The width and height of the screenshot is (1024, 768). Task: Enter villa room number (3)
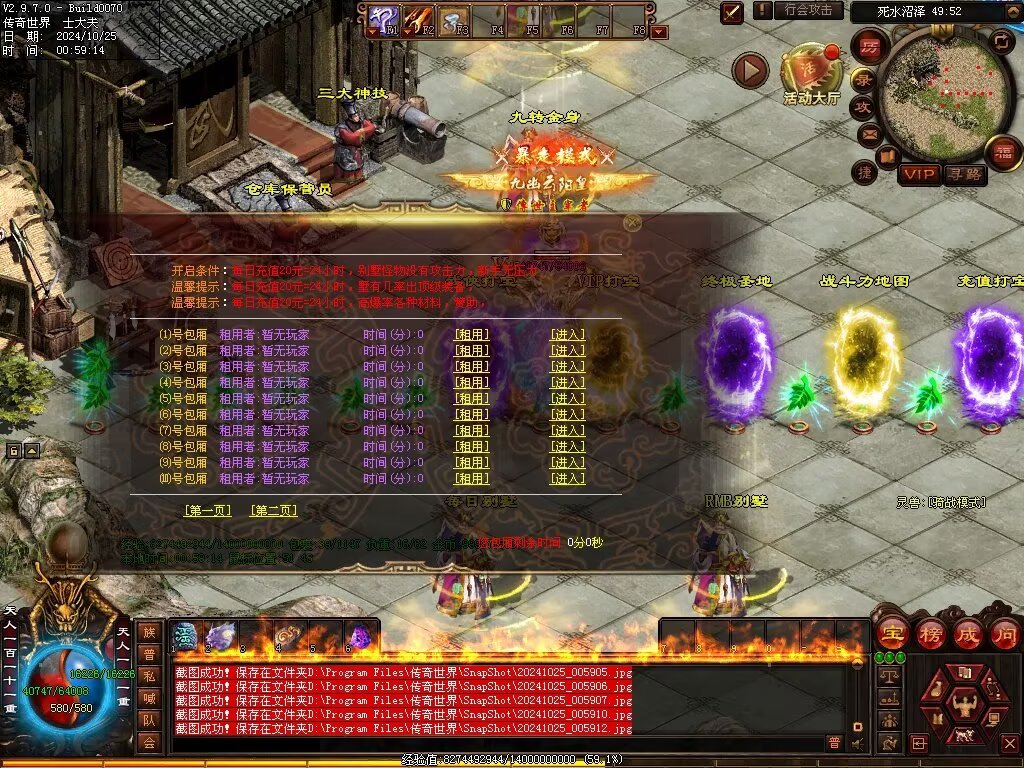pos(568,367)
